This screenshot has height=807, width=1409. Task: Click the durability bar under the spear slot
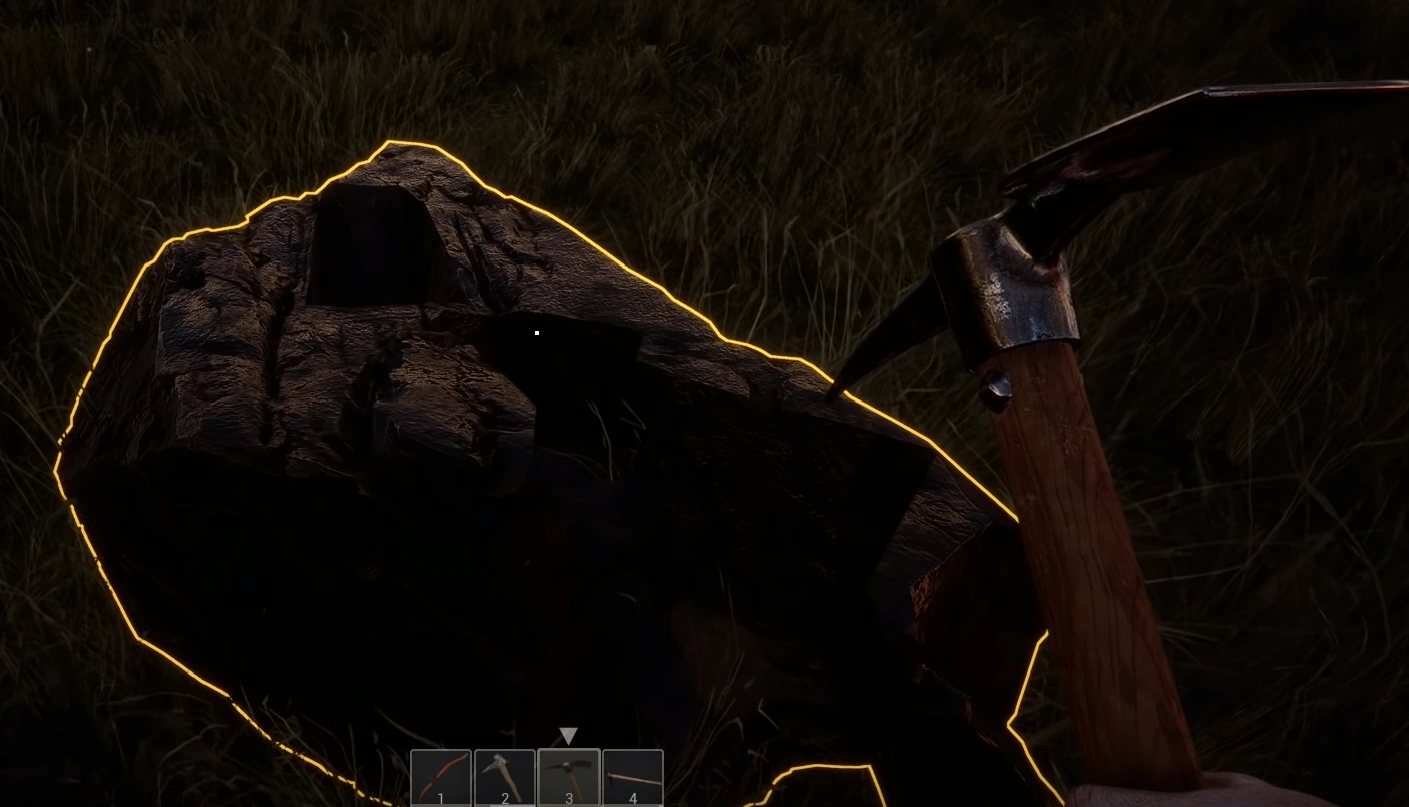pyautogui.click(x=634, y=805)
